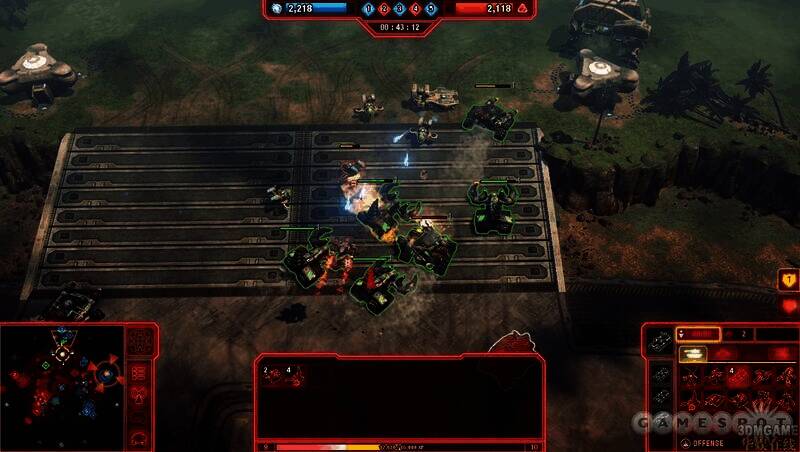Image resolution: width=800 pixels, height=452 pixels.
Task: Select the unit group portrait in selection panel
Action: click(283, 376)
